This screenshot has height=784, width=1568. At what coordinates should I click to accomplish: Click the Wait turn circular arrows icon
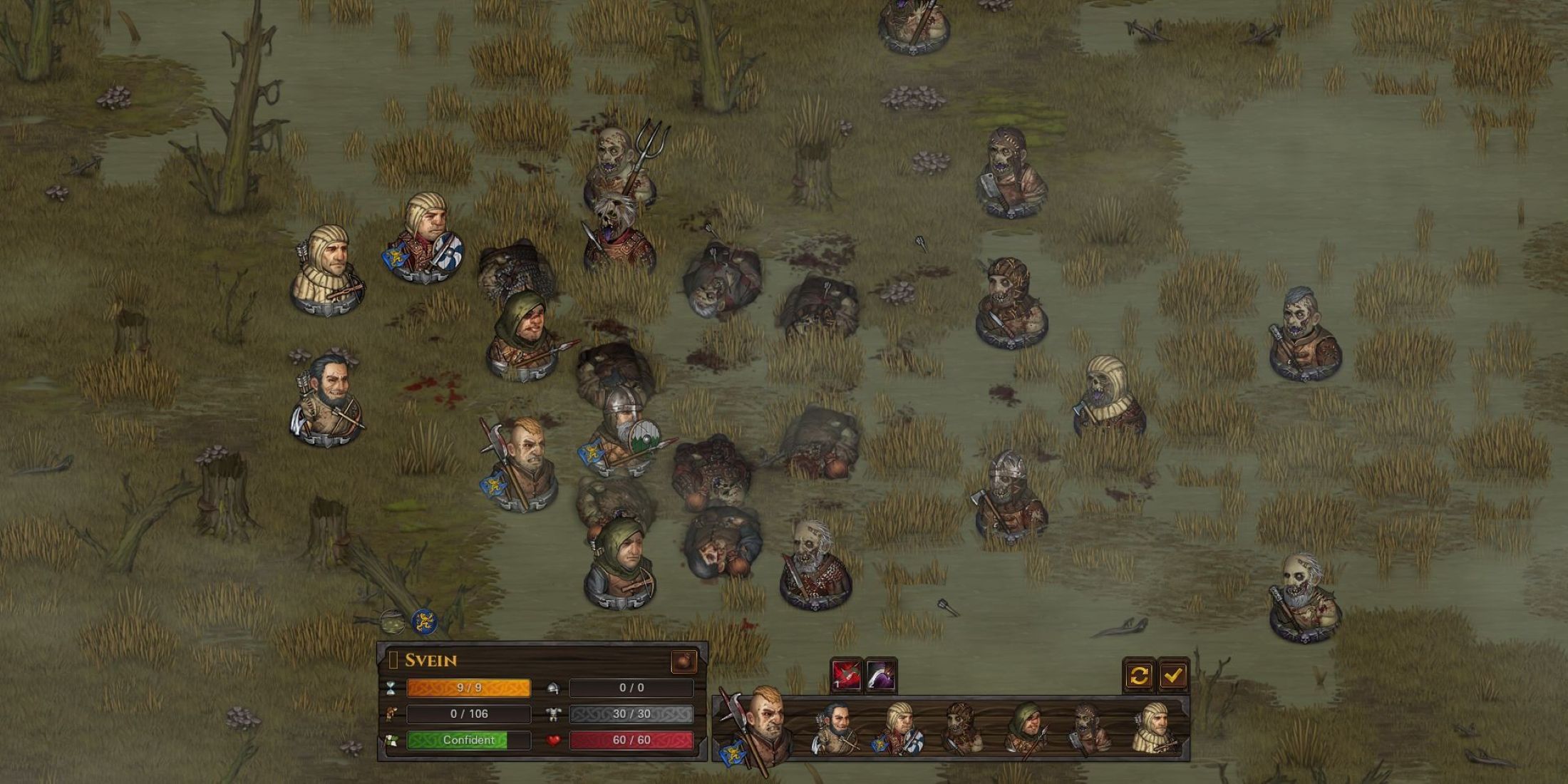point(1138,676)
